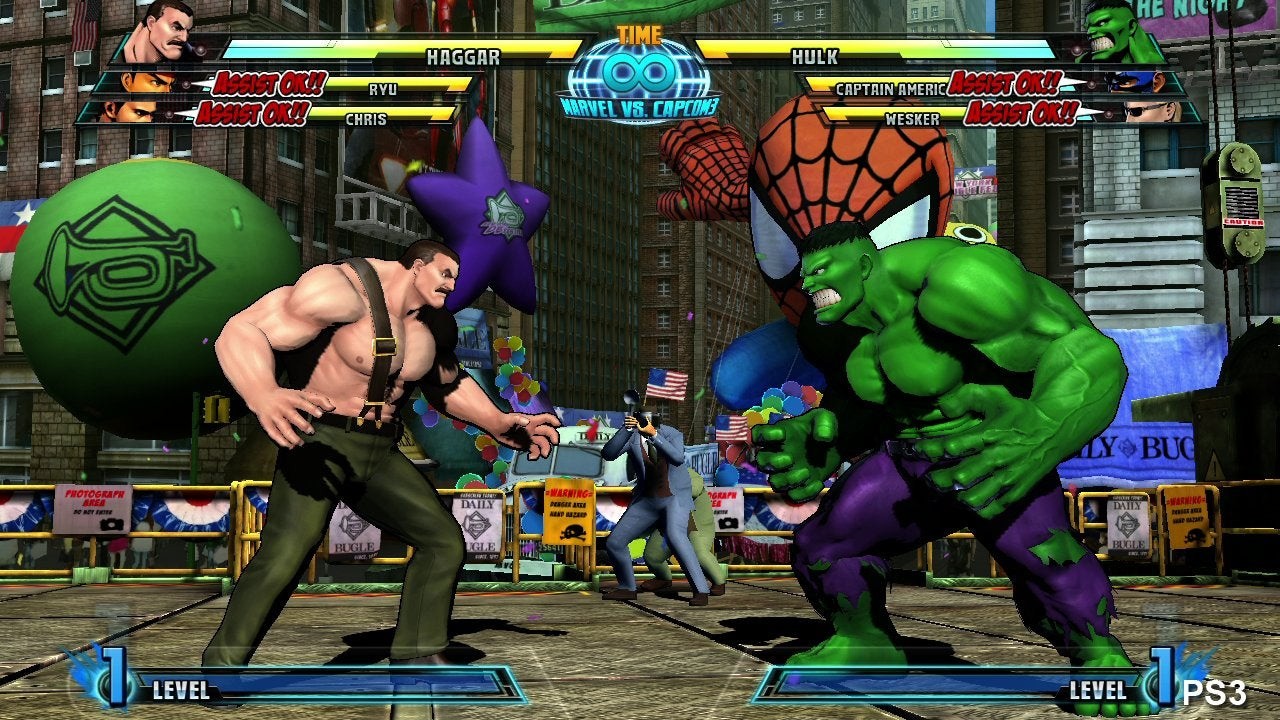The width and height of the screenshot is (1280, 720).
Task: Choose Ryu's assist portrait
Action: click(x=146, y=83)
